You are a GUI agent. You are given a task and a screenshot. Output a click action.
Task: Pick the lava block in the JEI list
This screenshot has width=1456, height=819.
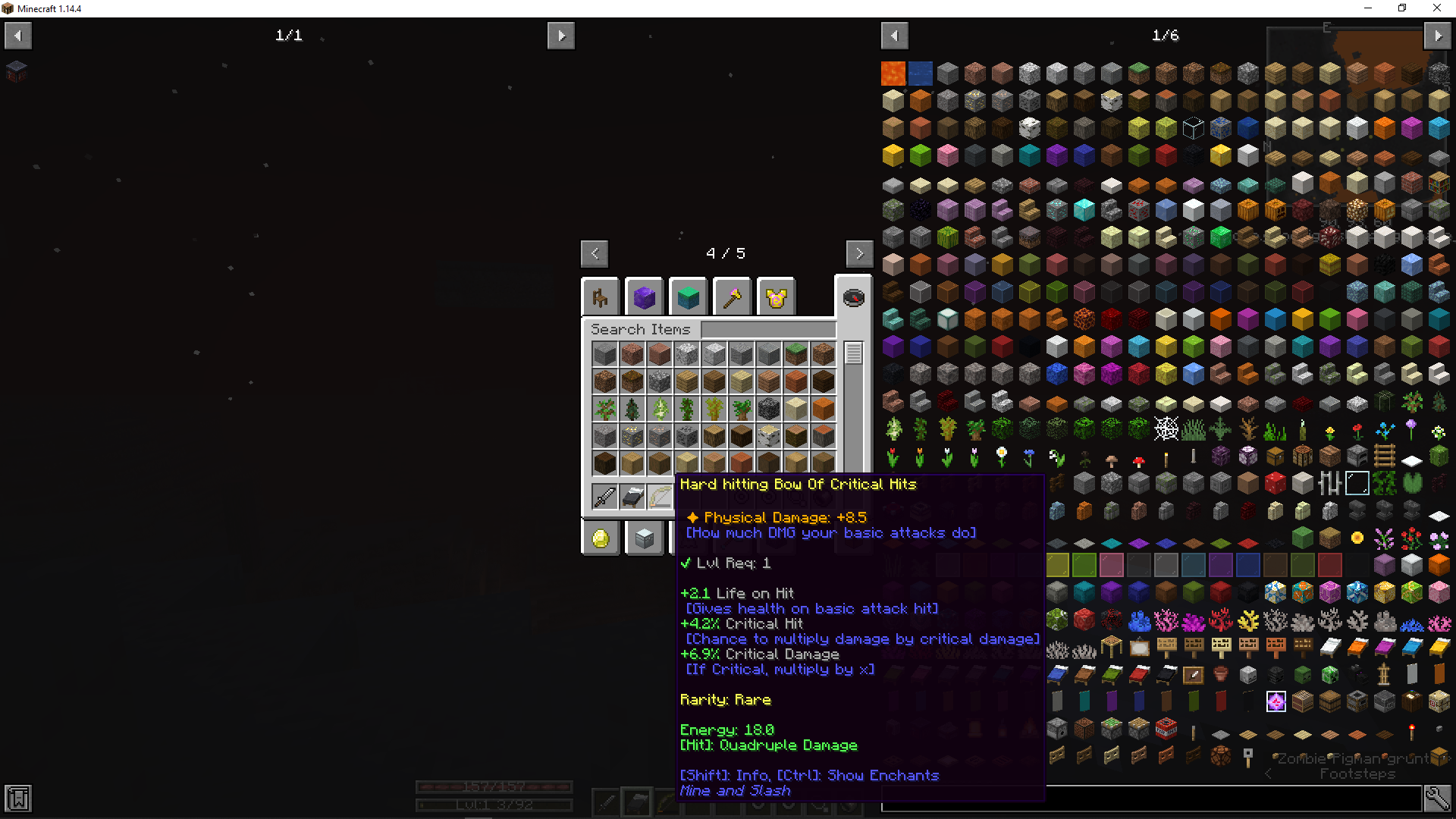click(x=892, y=73)
